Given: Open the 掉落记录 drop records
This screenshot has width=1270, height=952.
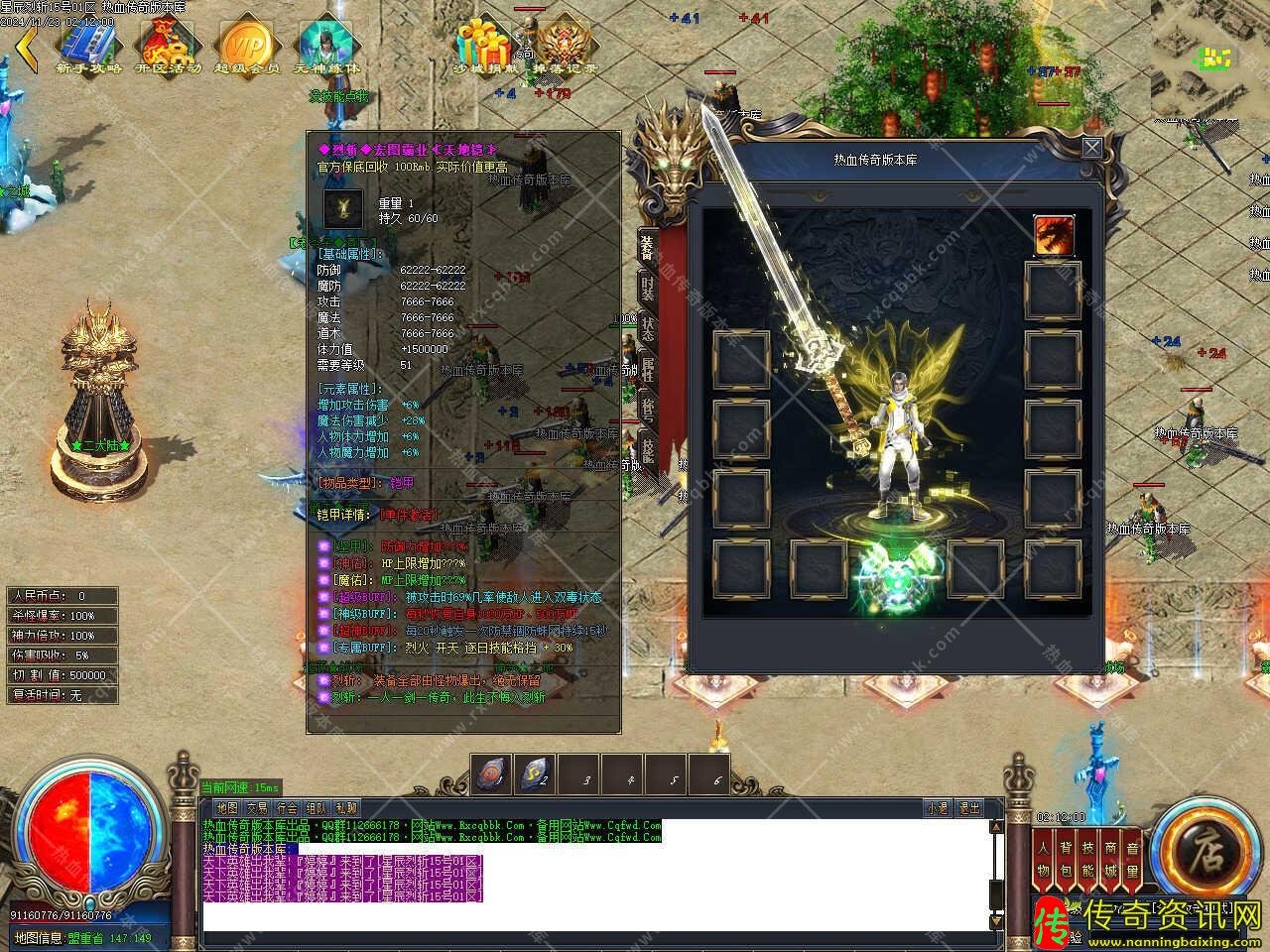Looking at the screenshot, I should [x=566, y=45].
